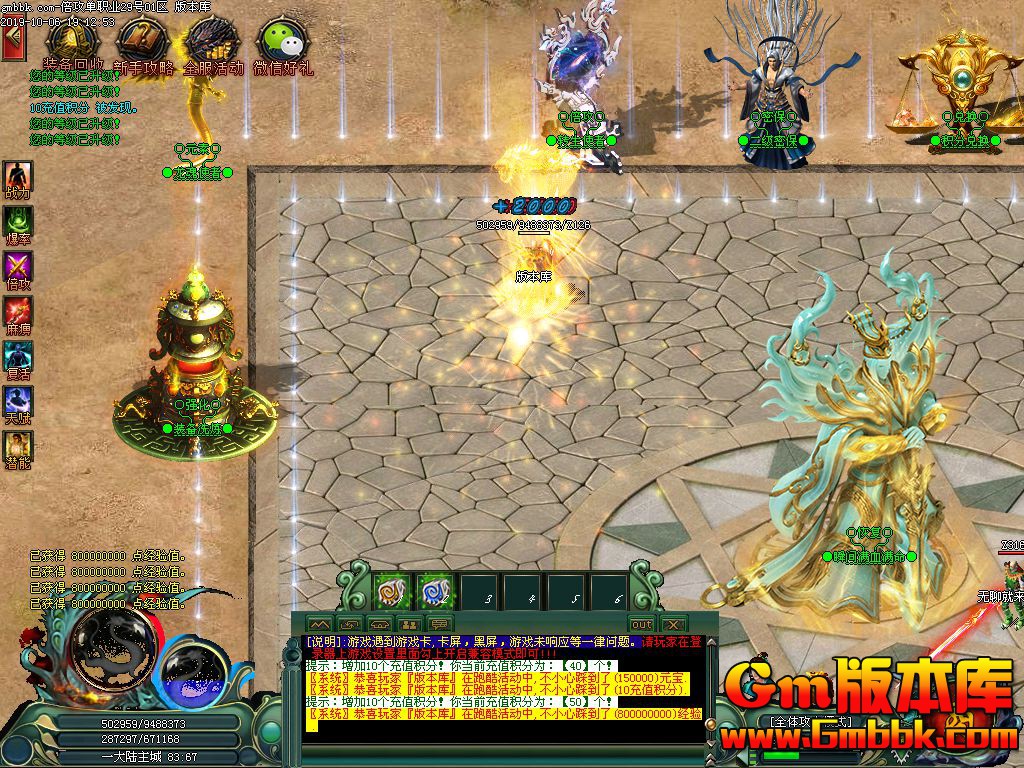The width and height of the screenshot is (1024, 768).
Task: Select the 麻痹 paralysis icon
Action: (18, 313)
